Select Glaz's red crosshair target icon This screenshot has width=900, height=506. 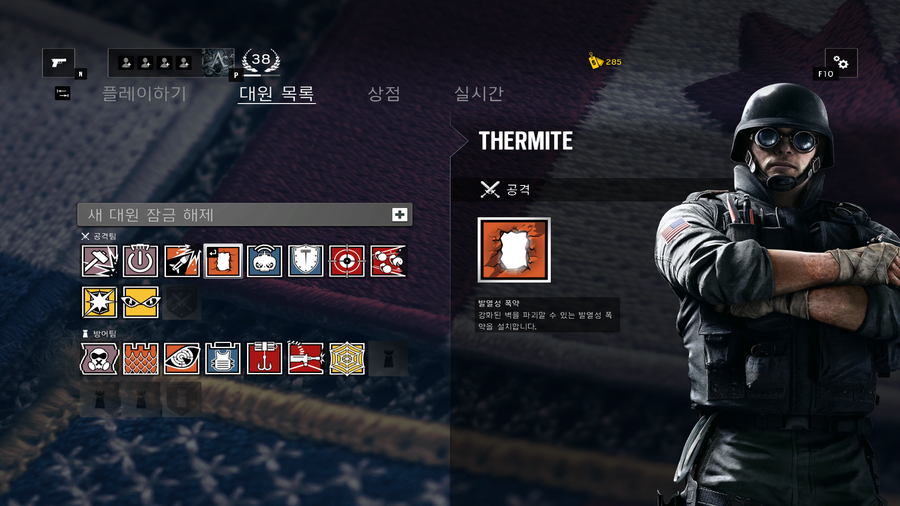pyautogui.click(x=347, y=261)
